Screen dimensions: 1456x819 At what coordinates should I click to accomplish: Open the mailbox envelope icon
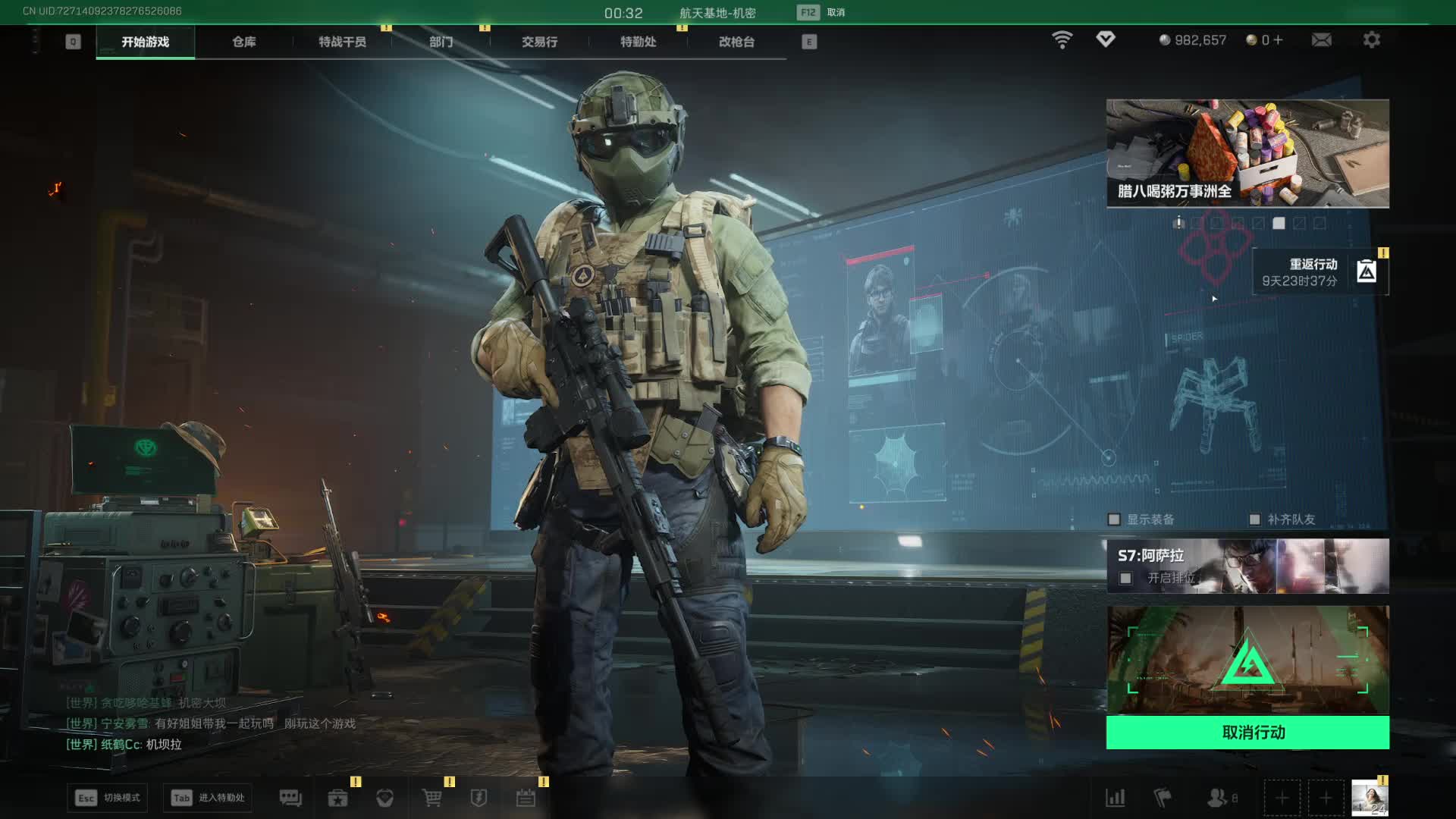coord(1321,39)
